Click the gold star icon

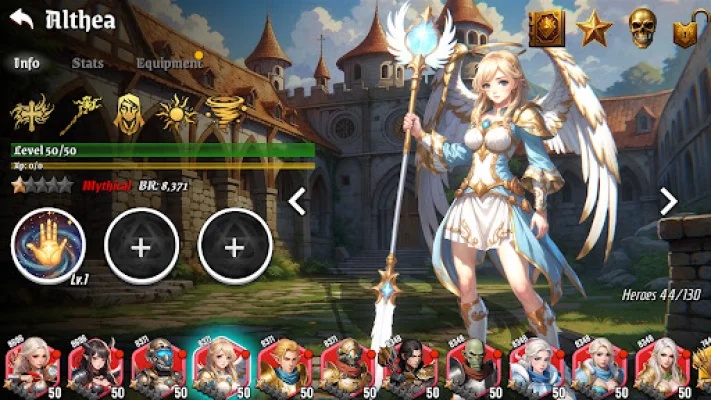(x=594, y=28)
